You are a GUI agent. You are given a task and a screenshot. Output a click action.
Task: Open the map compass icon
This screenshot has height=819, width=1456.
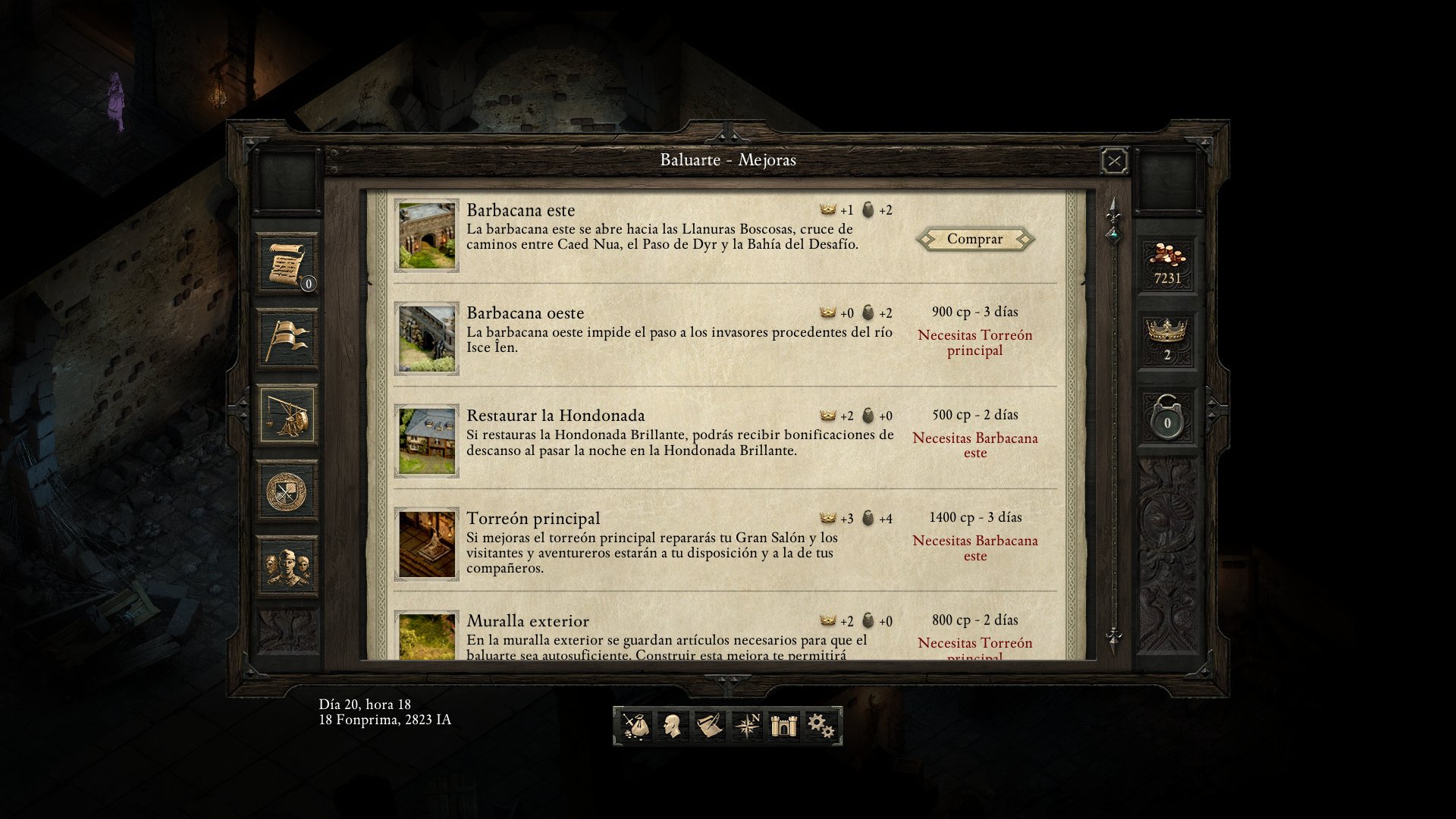click(x=748, y=724)
